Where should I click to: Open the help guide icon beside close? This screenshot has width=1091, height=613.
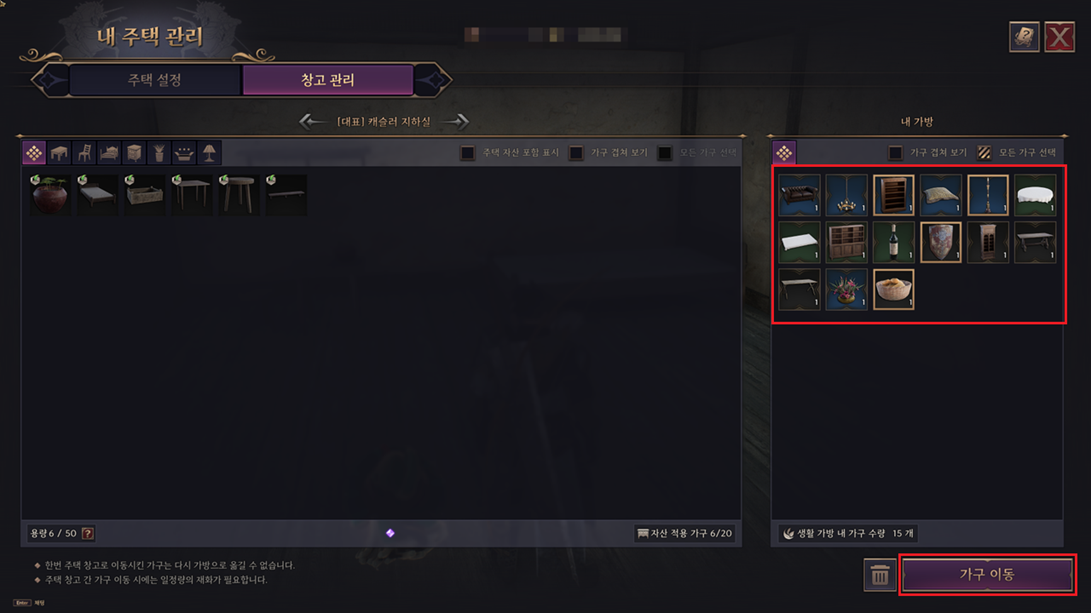1024,37
